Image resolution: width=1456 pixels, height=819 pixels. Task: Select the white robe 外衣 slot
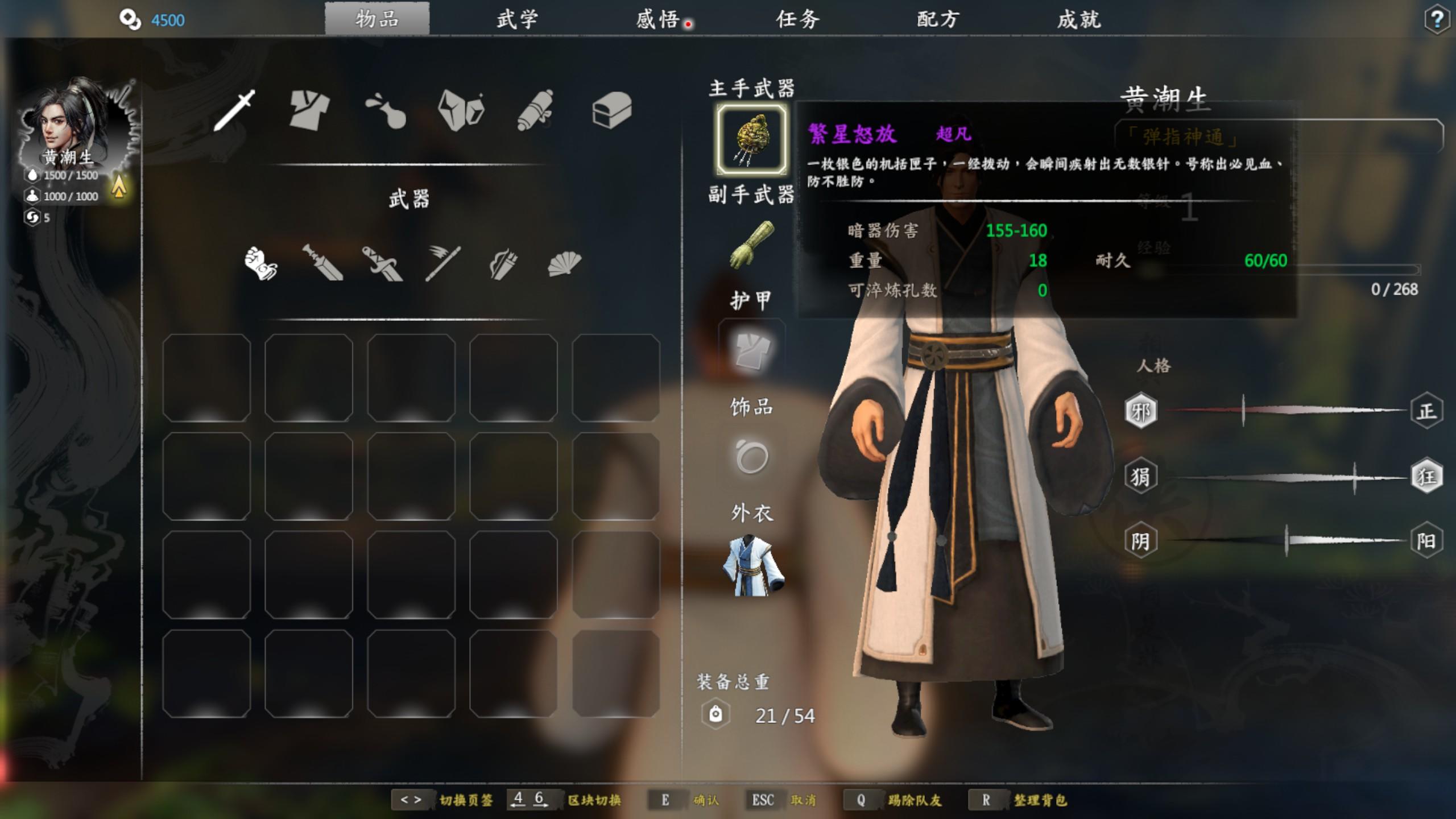tap(751, 565)
